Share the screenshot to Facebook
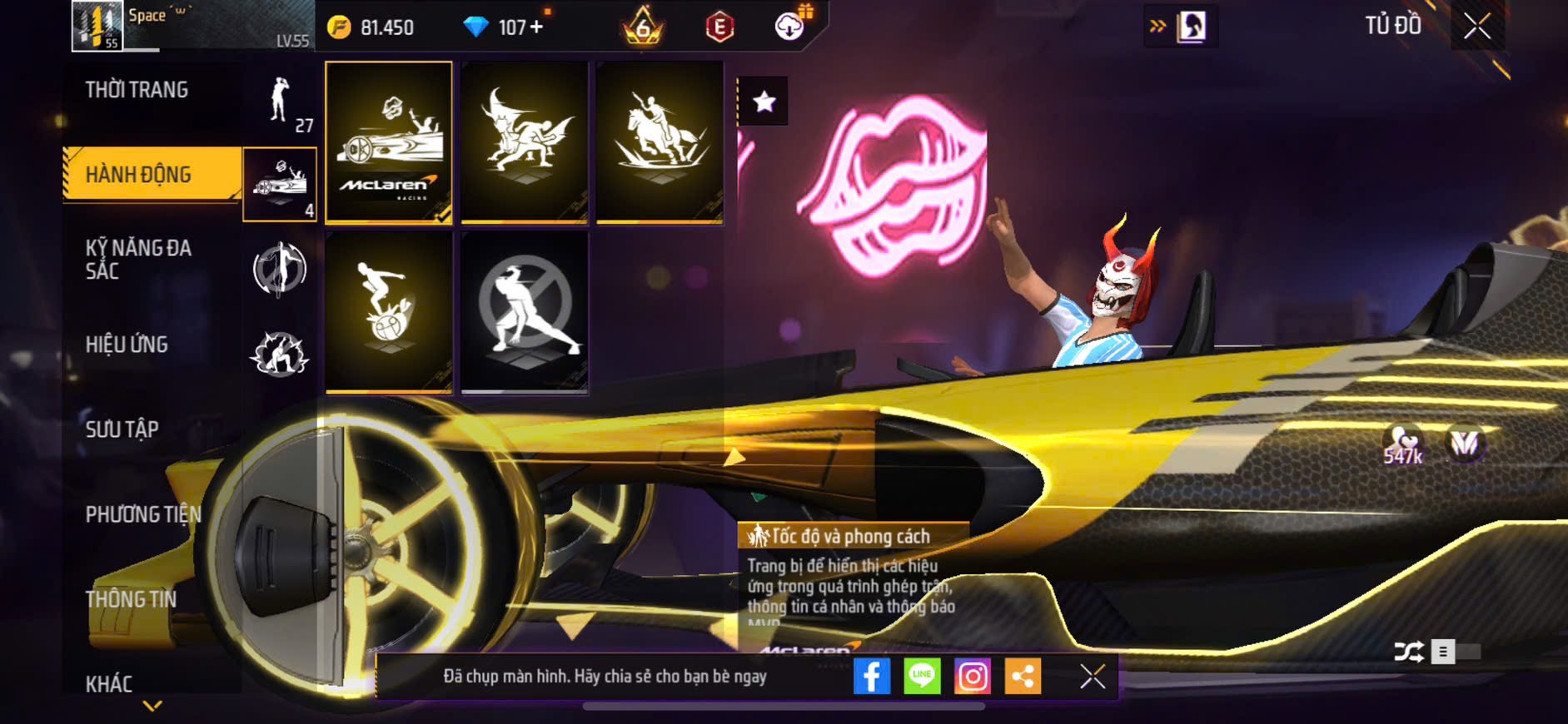 pos(871,676)
